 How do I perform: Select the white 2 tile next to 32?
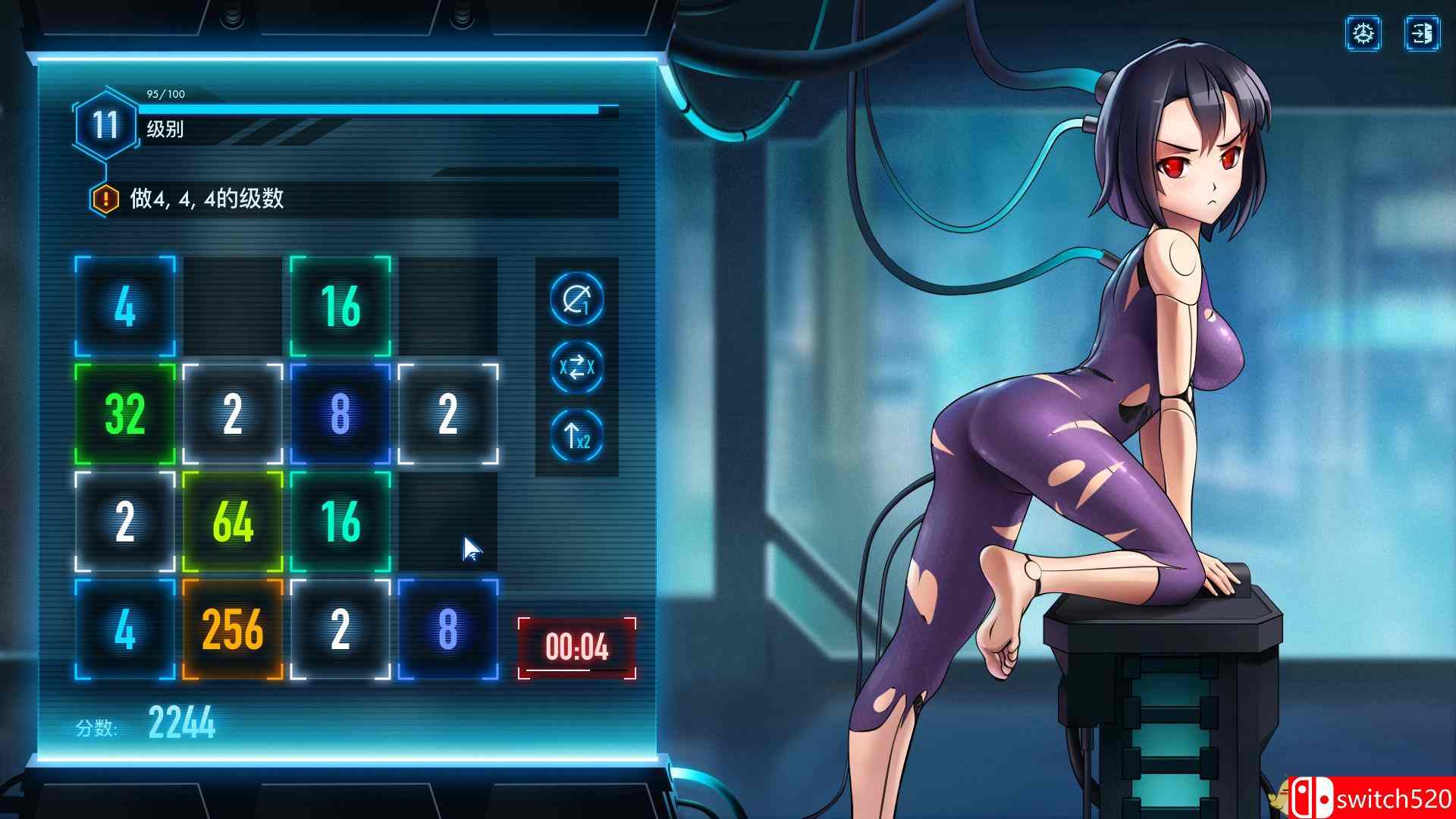point(232,415)
